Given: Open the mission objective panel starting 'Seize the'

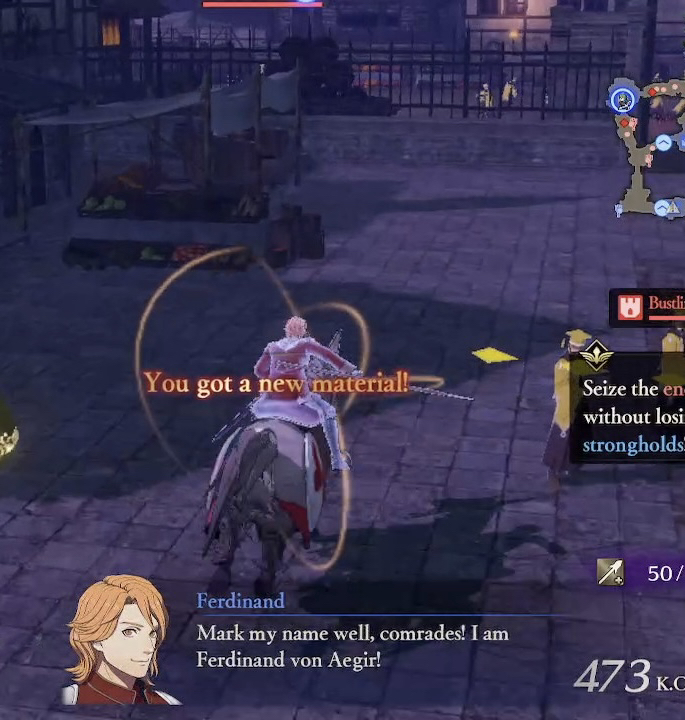Looking at the screenshot, I should (x=630, y=415).
